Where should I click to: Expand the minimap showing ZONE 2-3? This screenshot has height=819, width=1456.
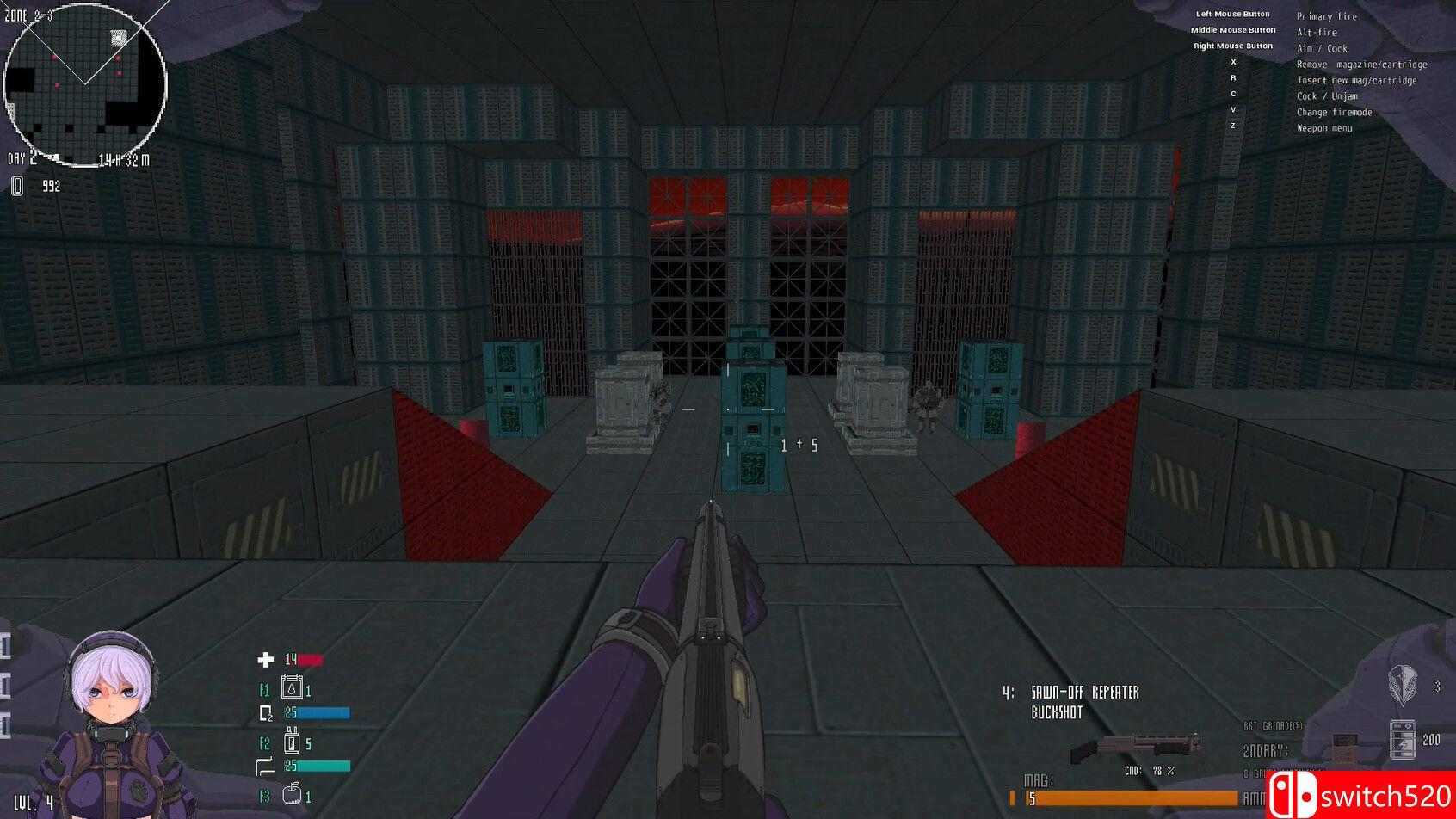86,82
